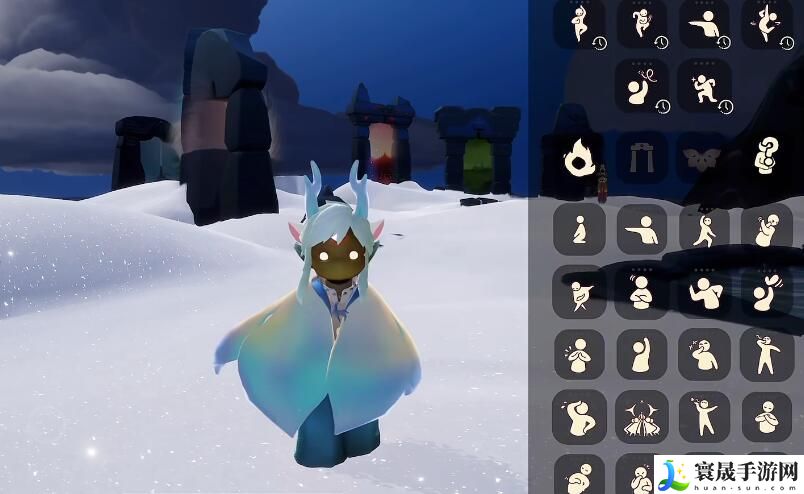This screenshot has width=804, height=494.
Task: Pick the ribbon-twirling timed emote
Action: pyautogui.click(x=641, y=86)
